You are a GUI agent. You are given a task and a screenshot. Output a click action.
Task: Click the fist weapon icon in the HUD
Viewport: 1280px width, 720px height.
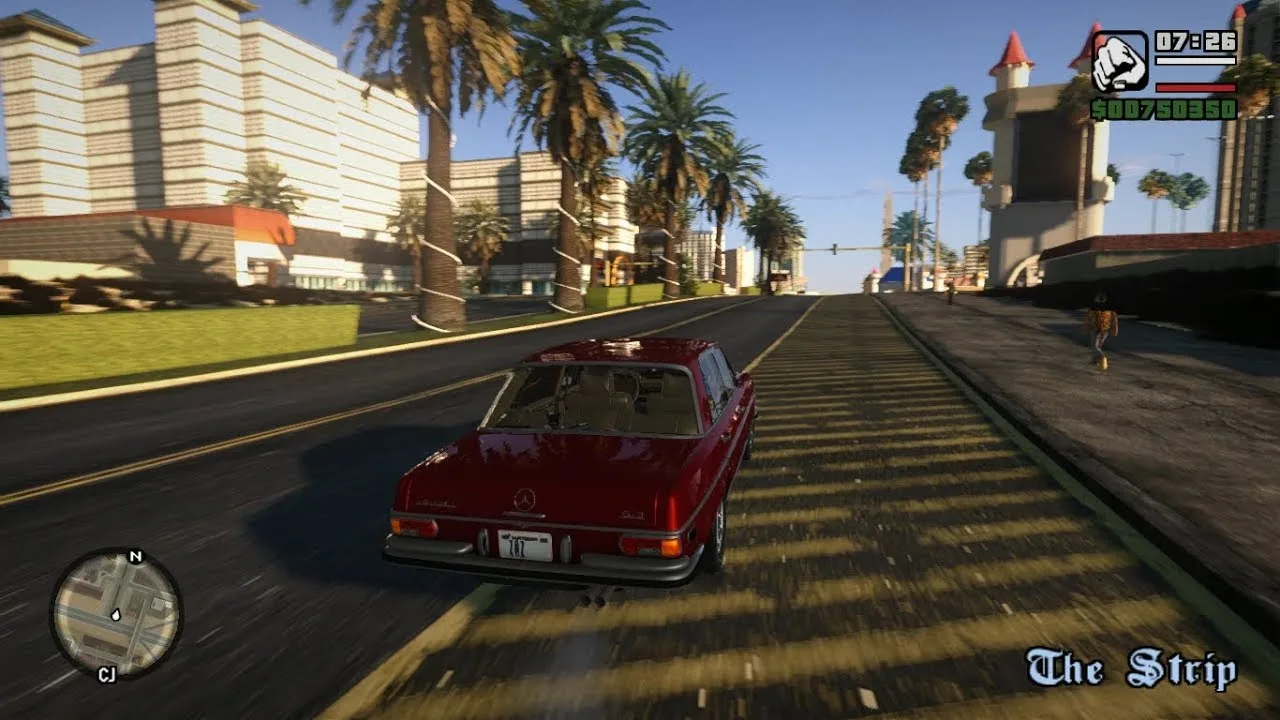pos(1119,59)
